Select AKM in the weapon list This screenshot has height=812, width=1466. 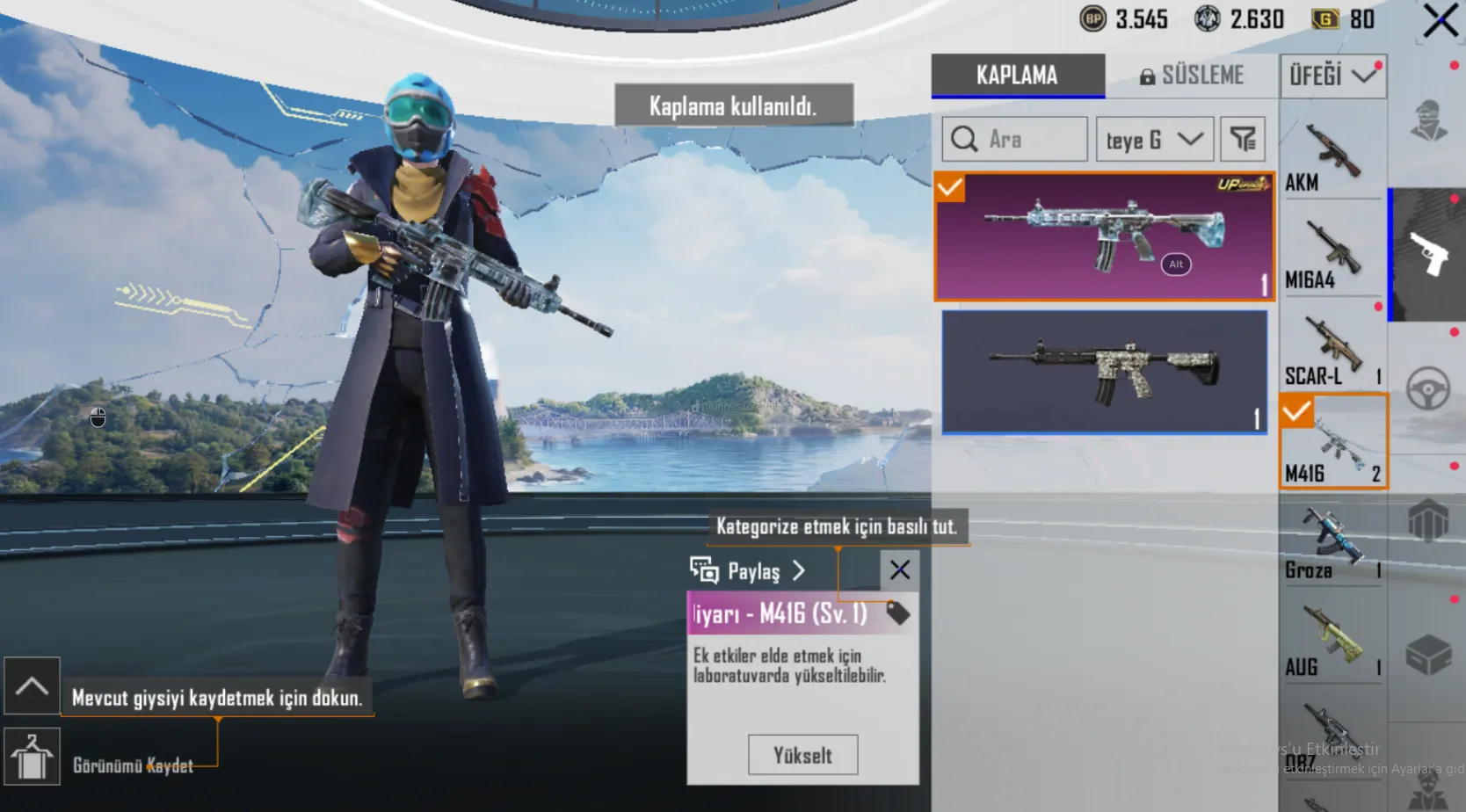(x=1332, y=156)
